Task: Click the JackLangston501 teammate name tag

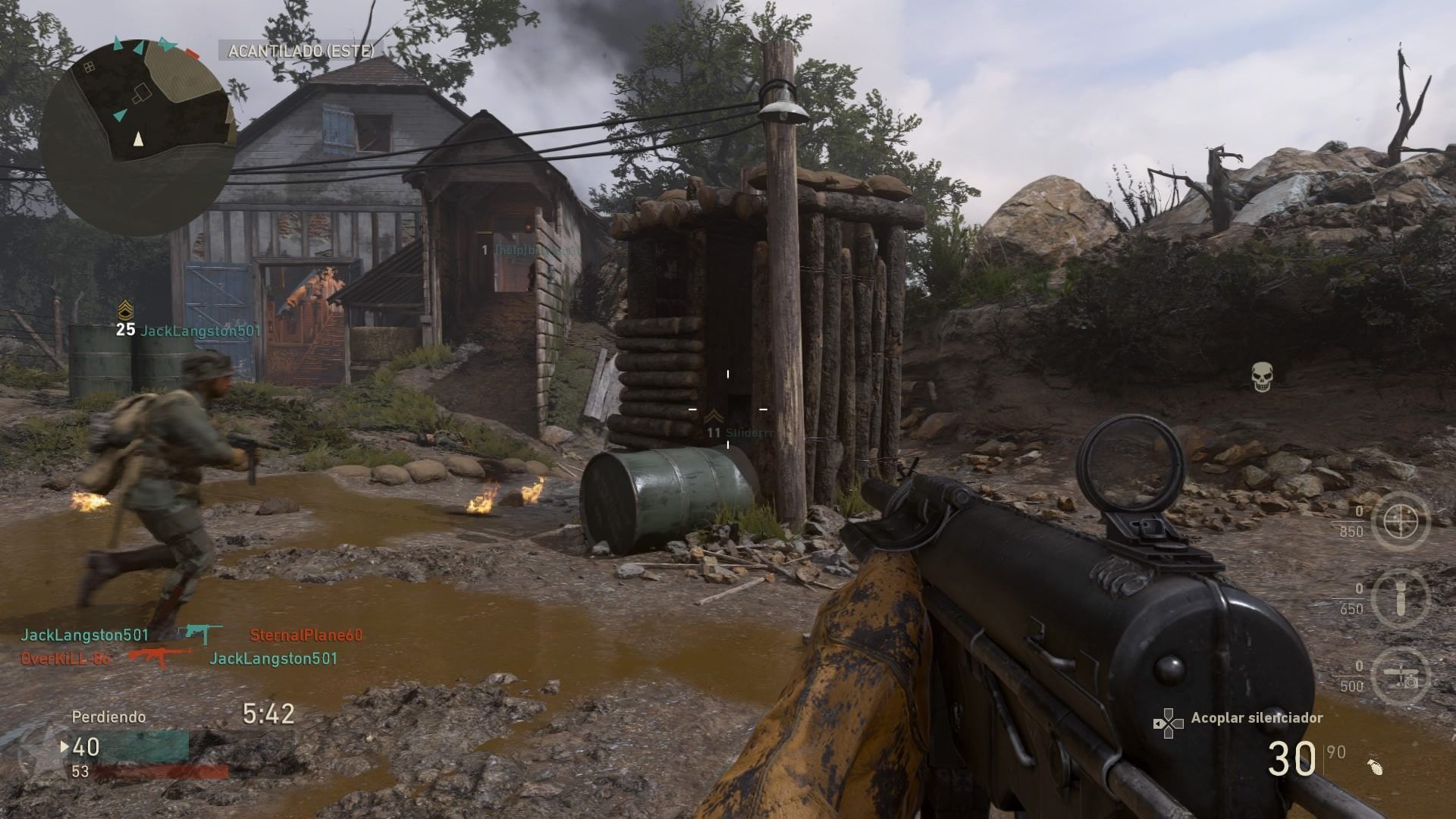Action: pyautogui.click(x=200, y=331)
